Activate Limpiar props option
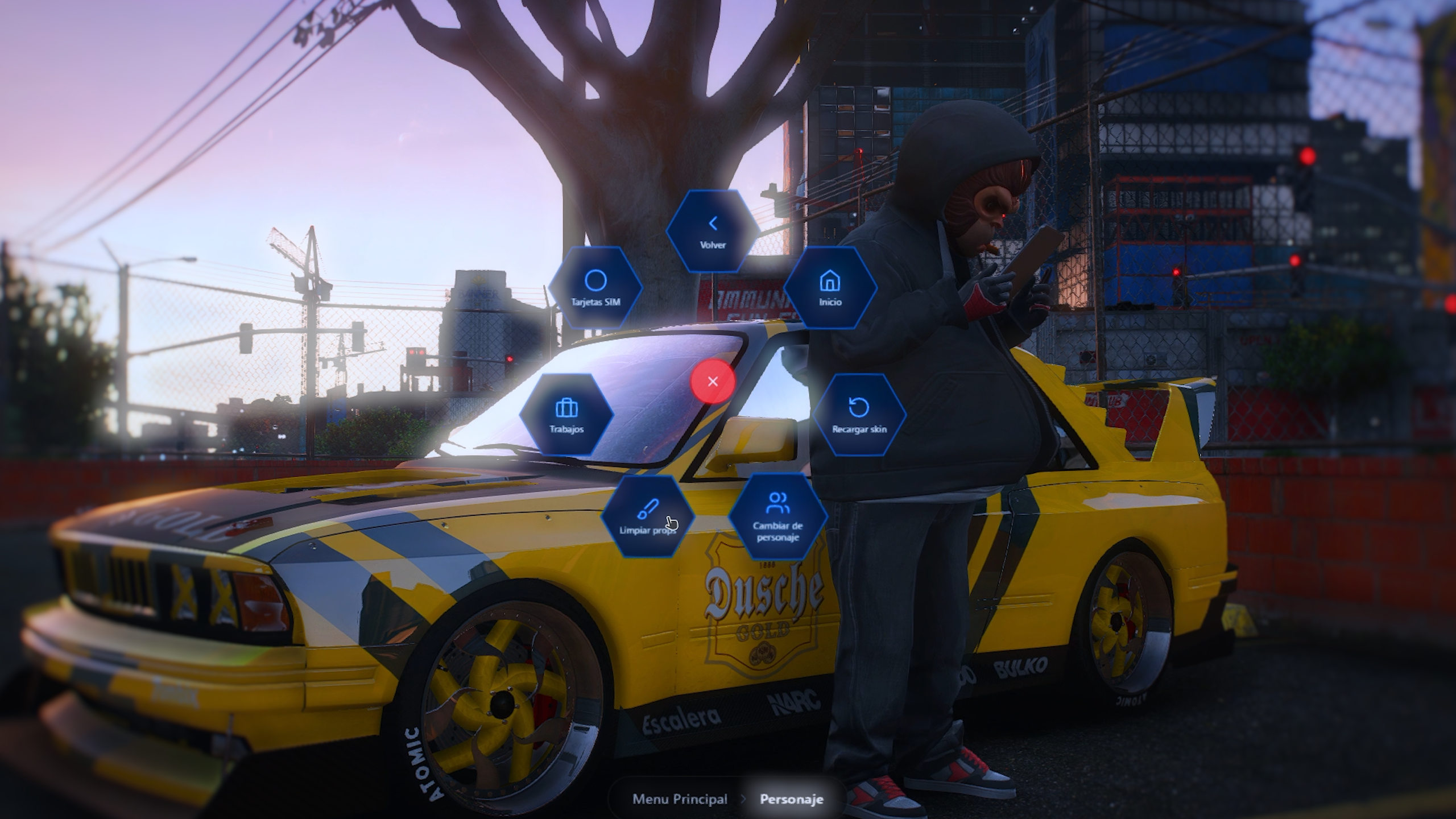Image resolution: width=1456 pixels, height=819 pixels. [647, 516]
